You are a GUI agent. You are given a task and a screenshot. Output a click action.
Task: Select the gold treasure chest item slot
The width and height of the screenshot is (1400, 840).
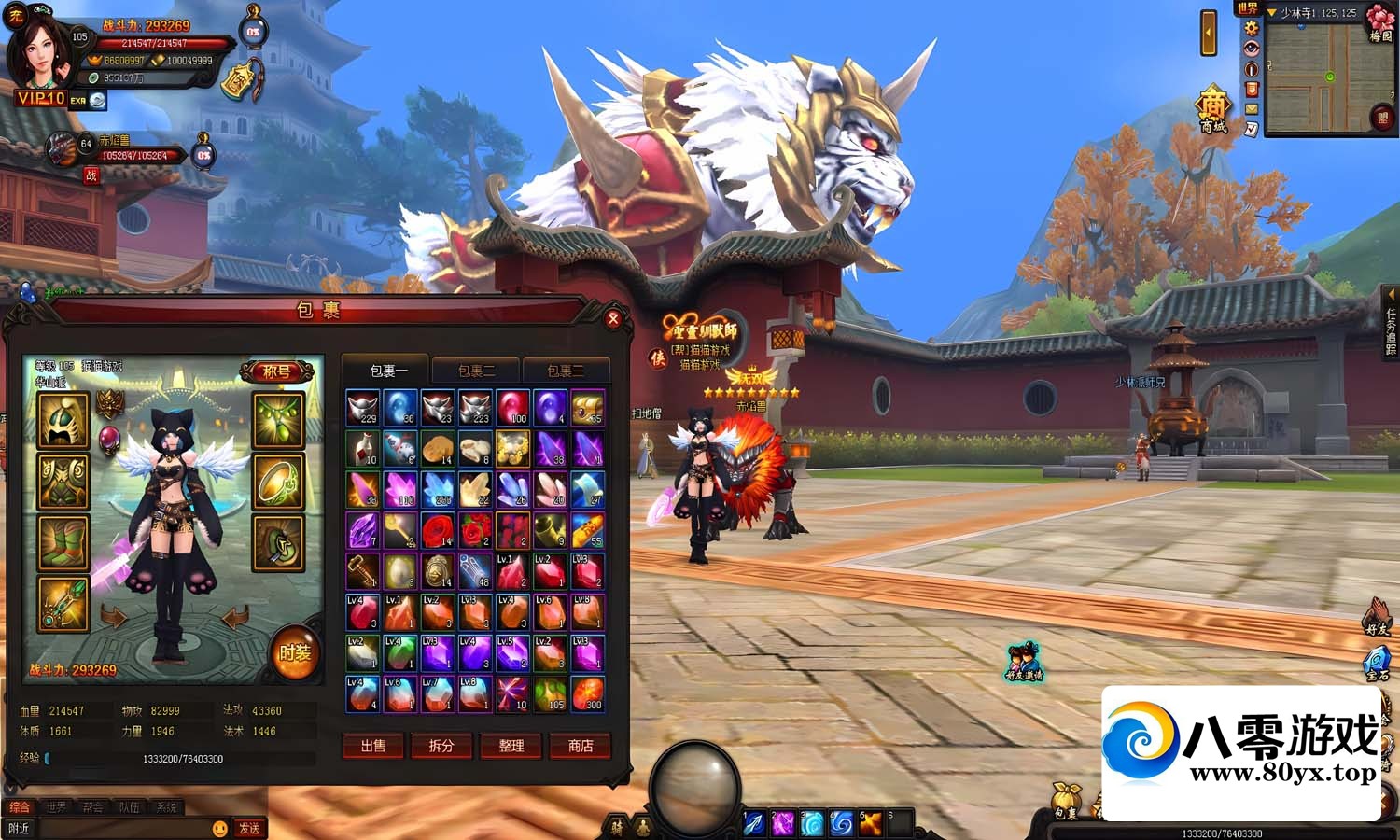(587, 408)
